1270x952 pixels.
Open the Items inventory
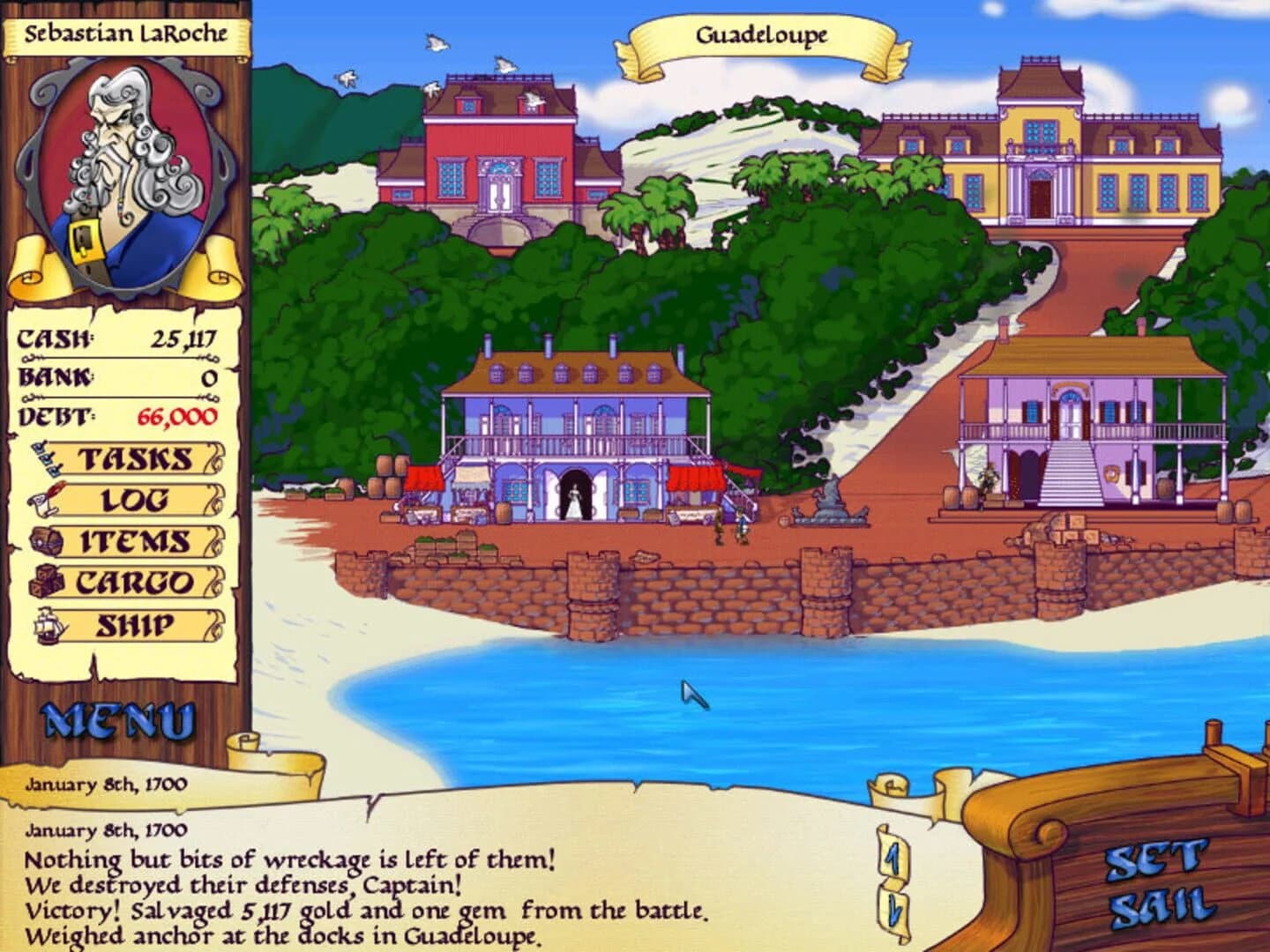click(137, 539)
